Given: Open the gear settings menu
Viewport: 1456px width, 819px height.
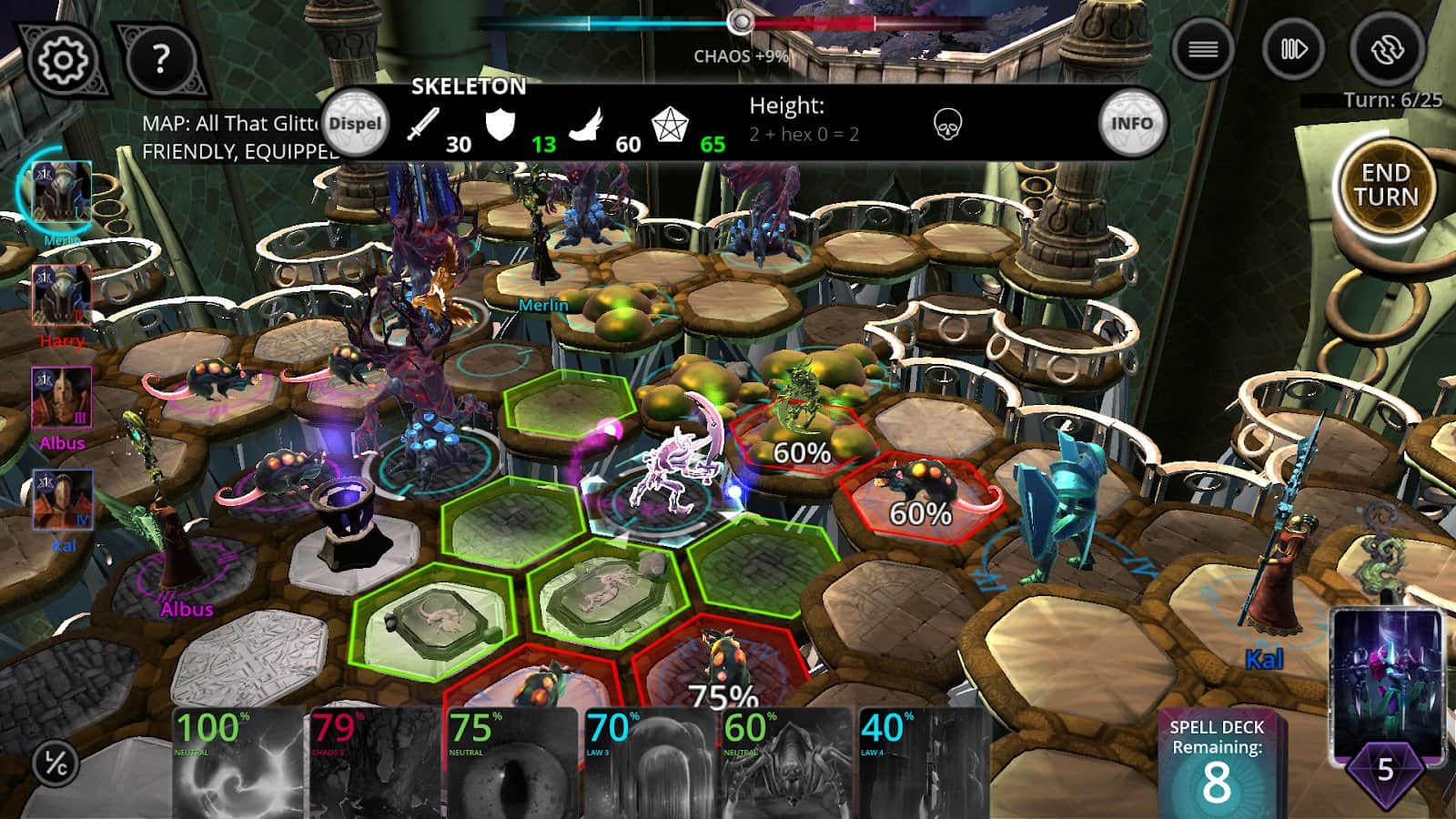Looking at the screenshot, I should click(62, 60).
